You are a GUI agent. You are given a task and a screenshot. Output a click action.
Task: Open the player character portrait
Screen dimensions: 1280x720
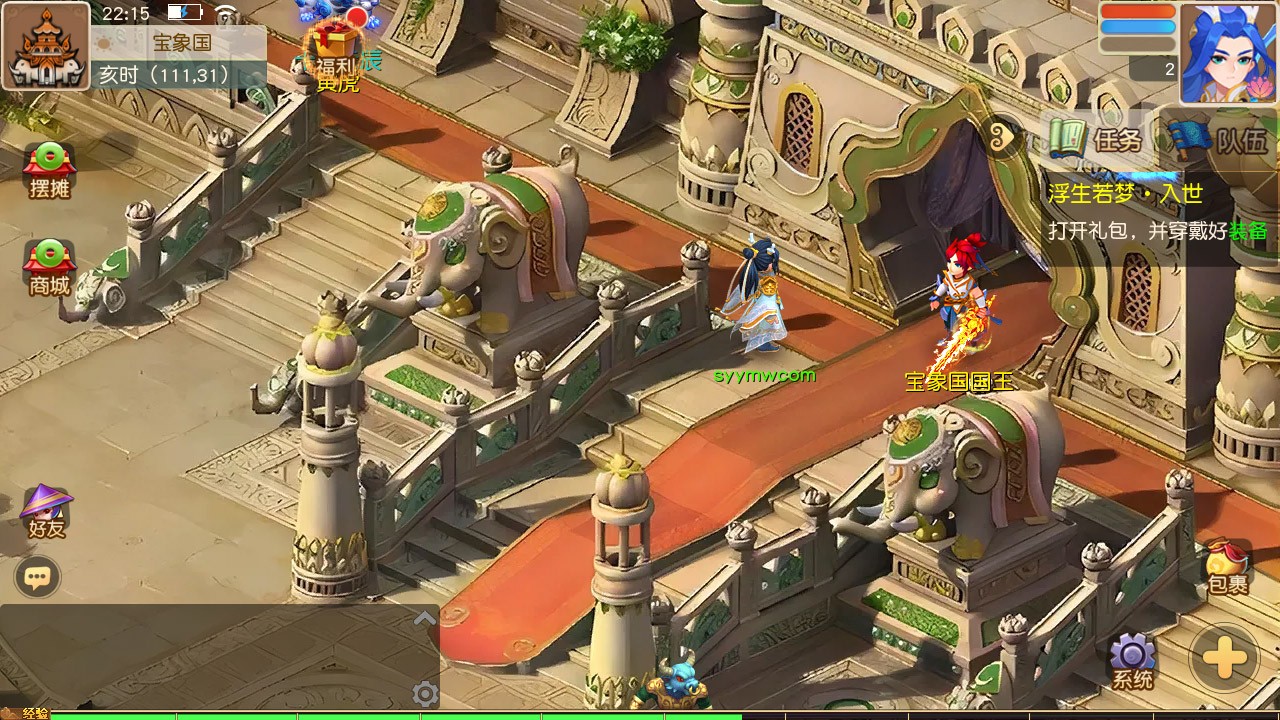pos(1227,52)
